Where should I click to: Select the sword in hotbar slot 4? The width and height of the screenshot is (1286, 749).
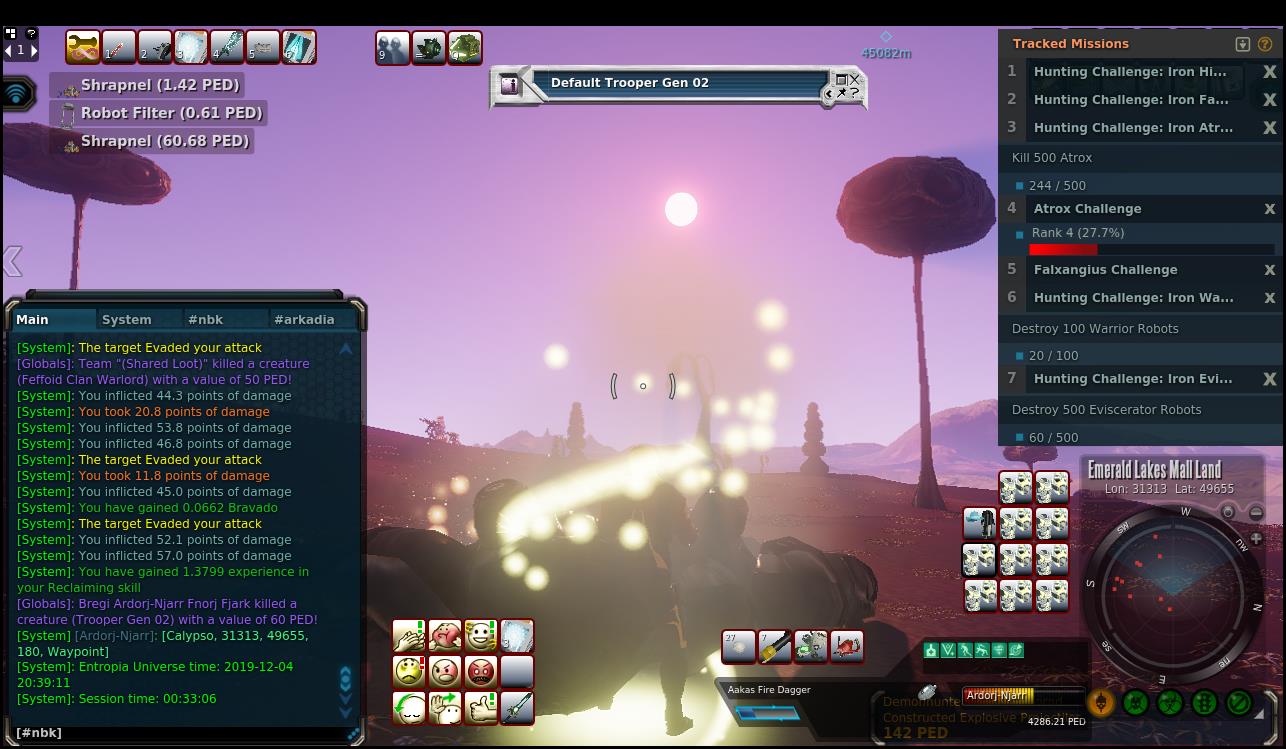click(227, 47)
